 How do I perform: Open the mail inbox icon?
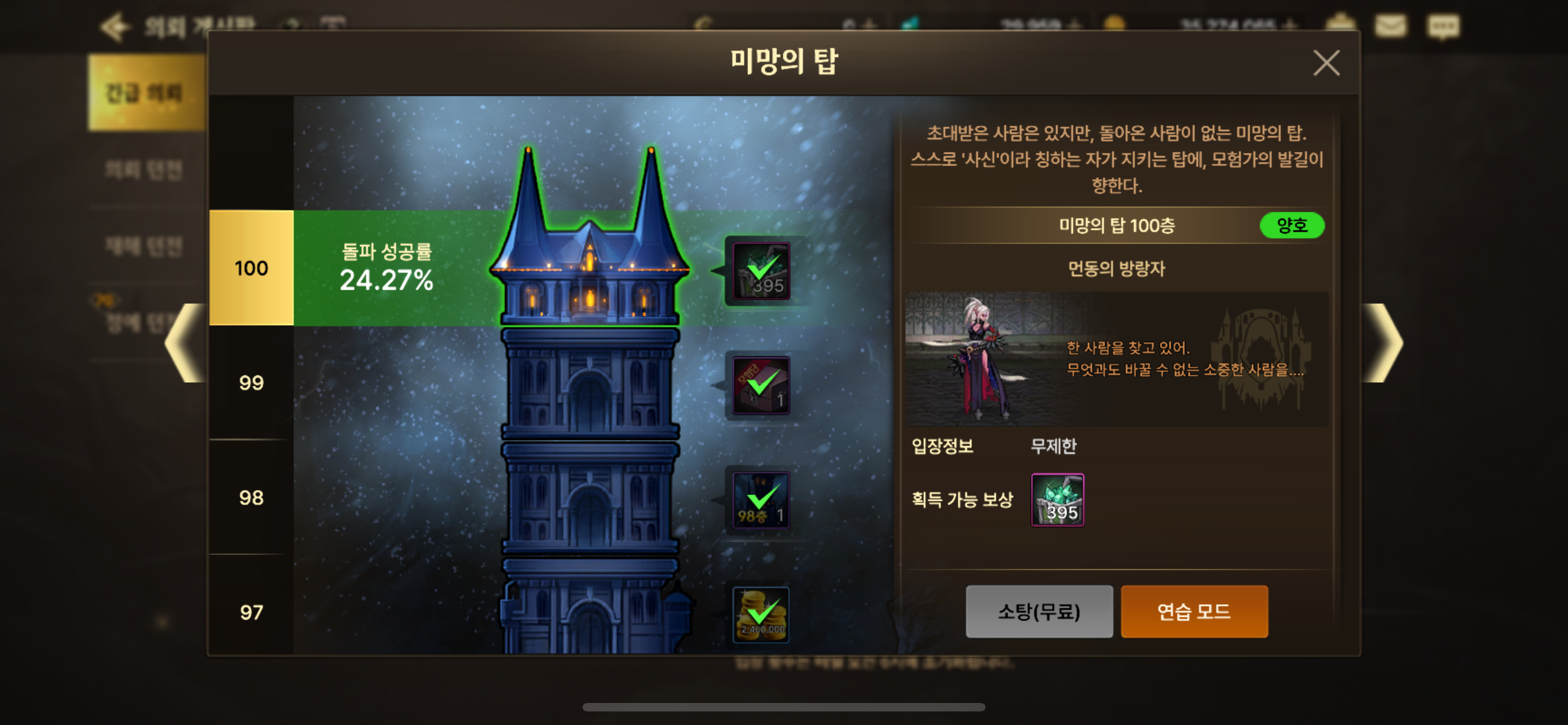coord(1391,24)
